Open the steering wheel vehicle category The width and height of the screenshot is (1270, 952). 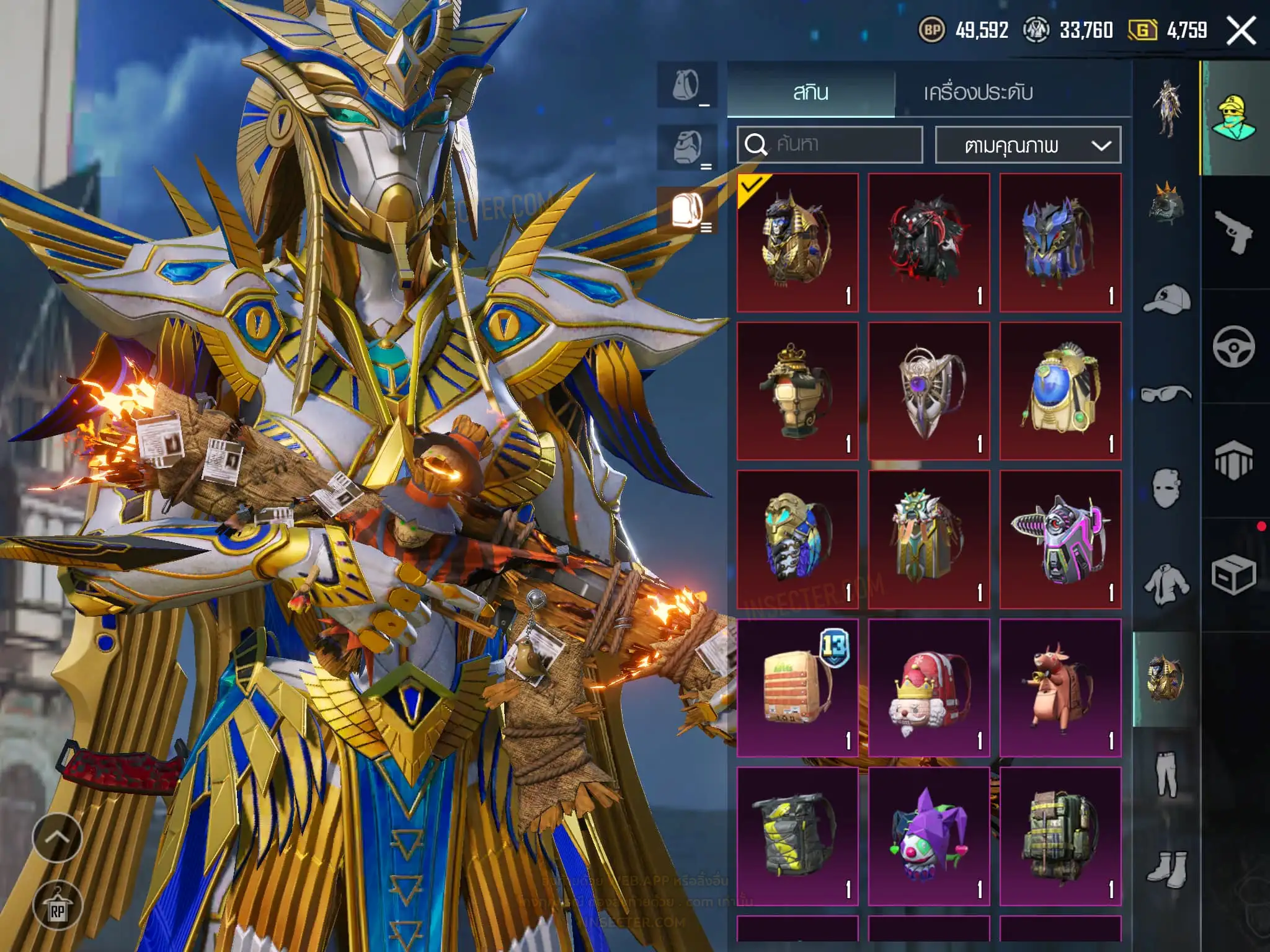pos(1233,346)
